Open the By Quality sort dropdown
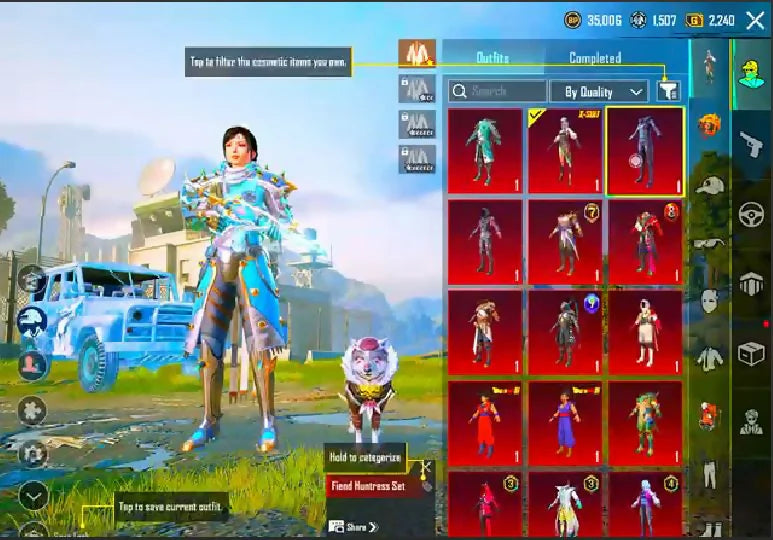This screenshot has height=540, width=773. pyautogui.click(x=599, y=92)
